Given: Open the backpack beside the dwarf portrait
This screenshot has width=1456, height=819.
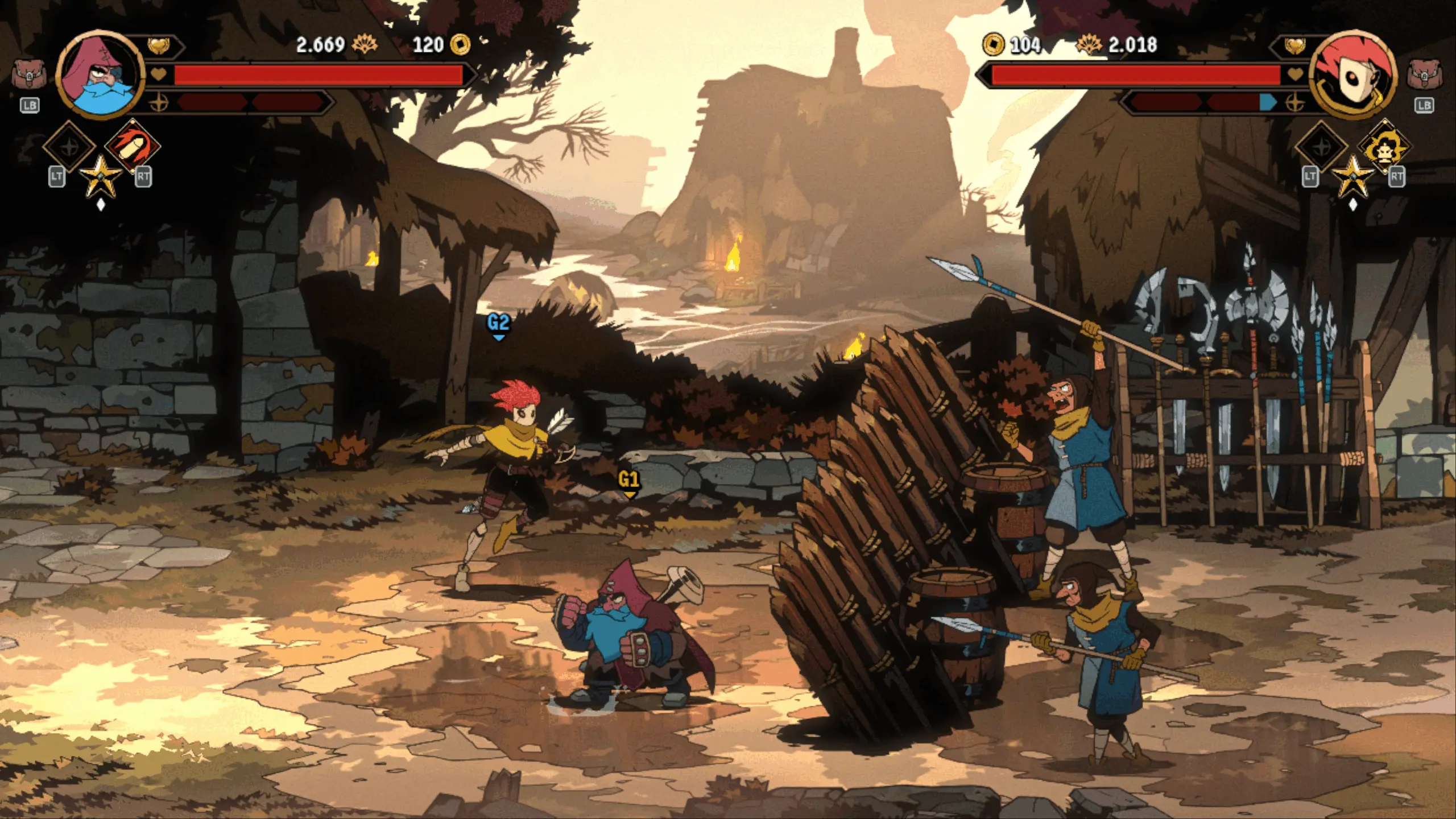Looking at the screenshot, I should 28,75.
